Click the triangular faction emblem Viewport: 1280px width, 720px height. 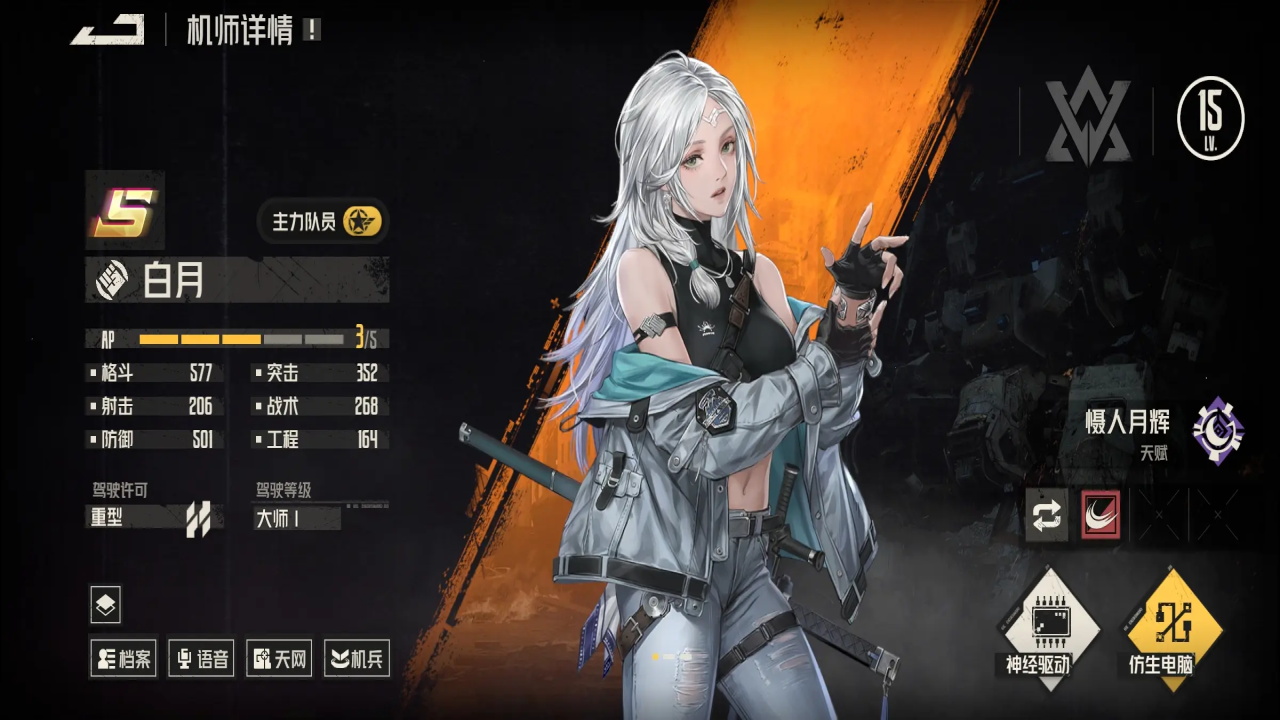[1087, 120]
